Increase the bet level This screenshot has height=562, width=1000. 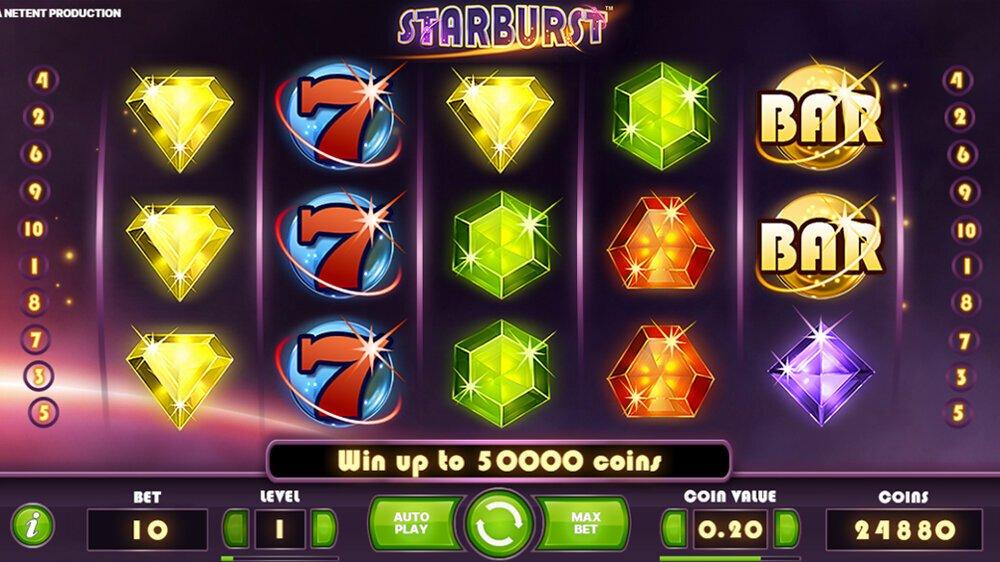(x=323, y=528)
